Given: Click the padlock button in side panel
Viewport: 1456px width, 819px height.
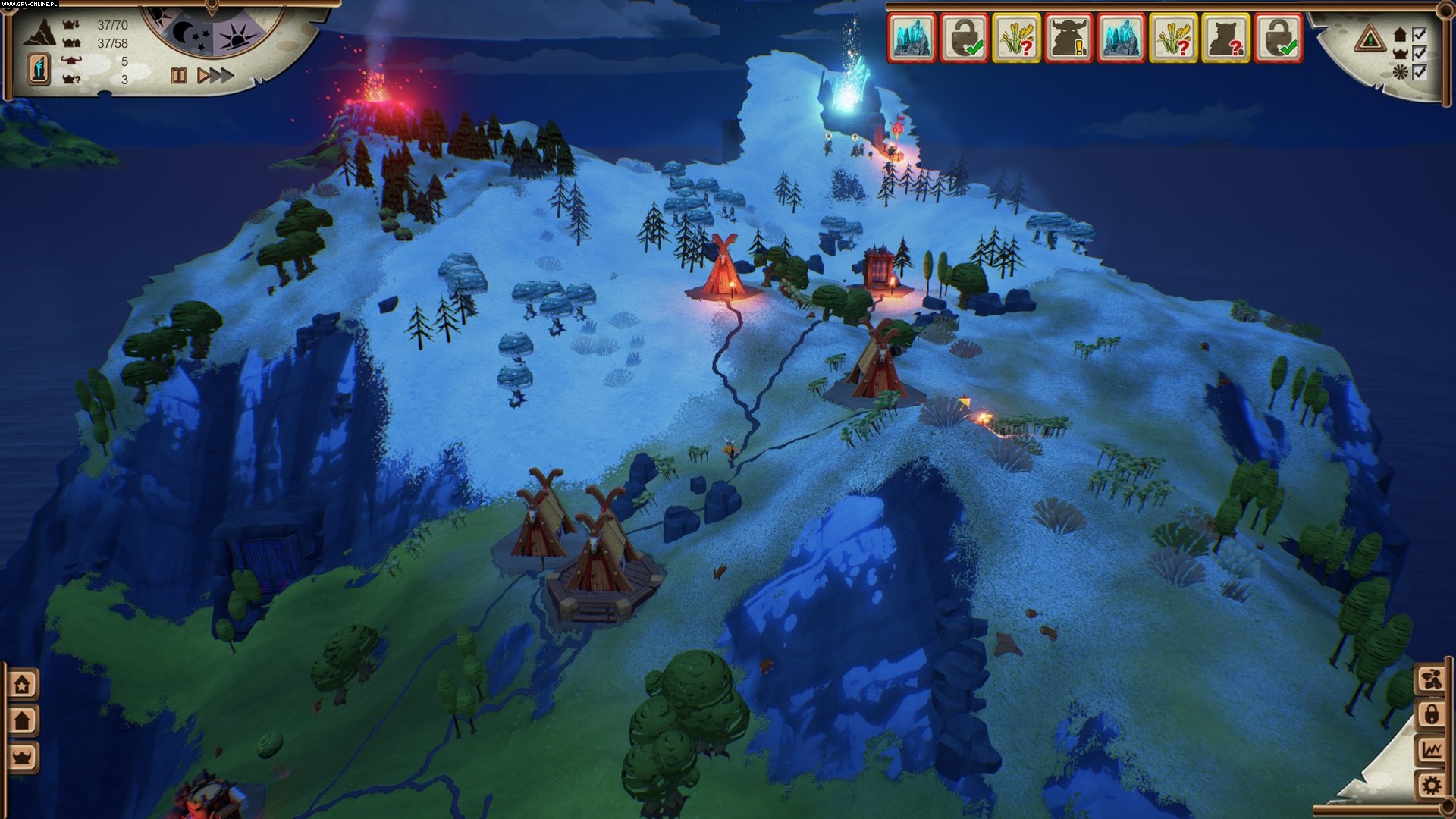Looking at the screenshot, I should [x=1432, y=714].
